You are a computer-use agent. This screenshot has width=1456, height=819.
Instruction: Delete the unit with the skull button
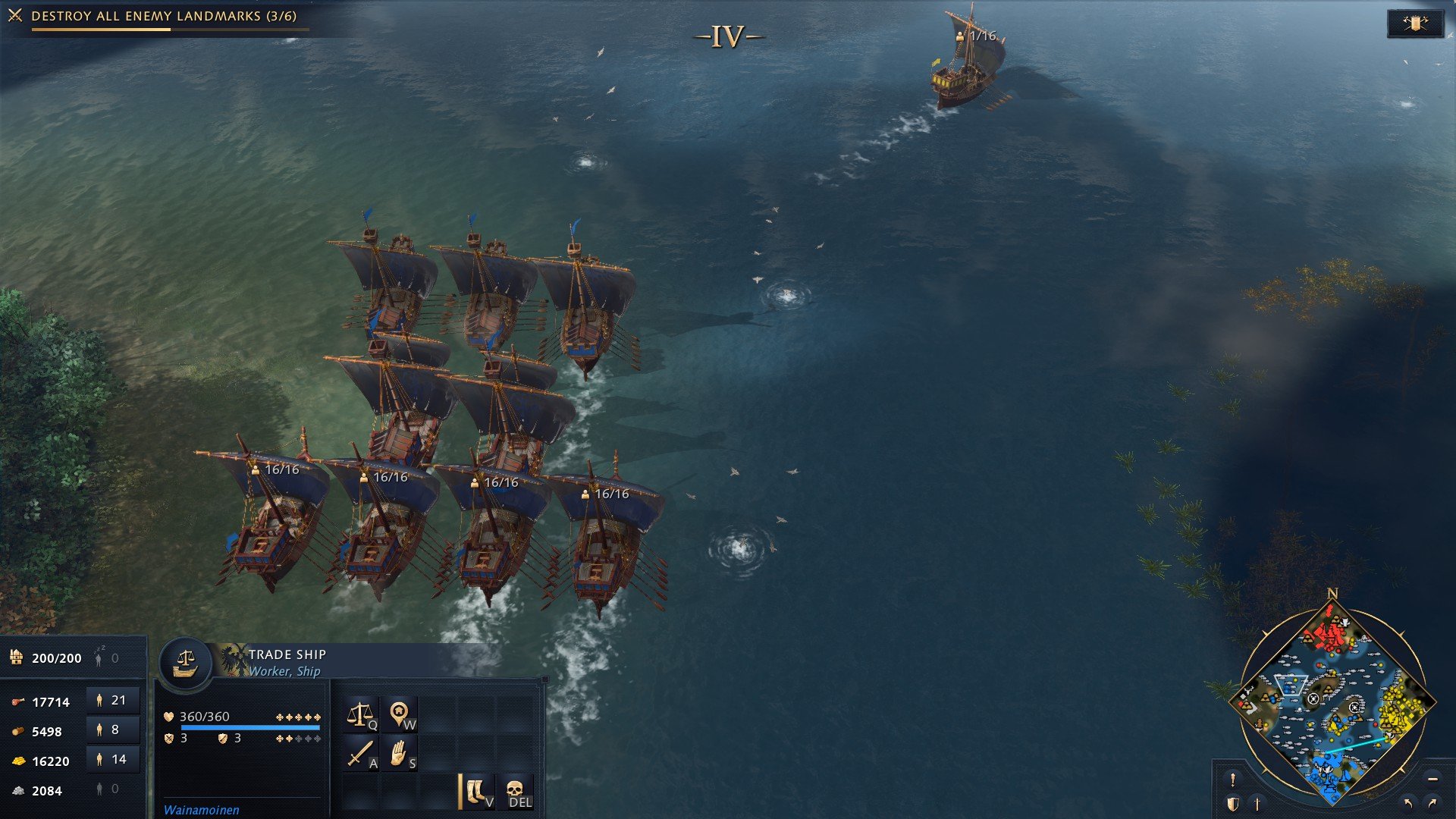tap(516, 792)
